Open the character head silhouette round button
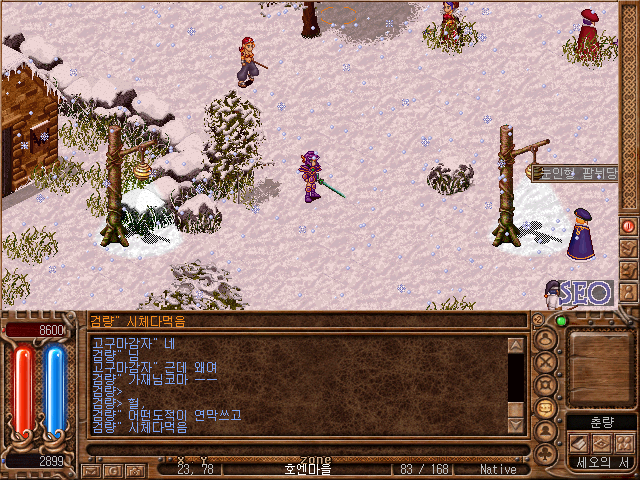This screenshot has height=480, width=640. pos(546,338)
